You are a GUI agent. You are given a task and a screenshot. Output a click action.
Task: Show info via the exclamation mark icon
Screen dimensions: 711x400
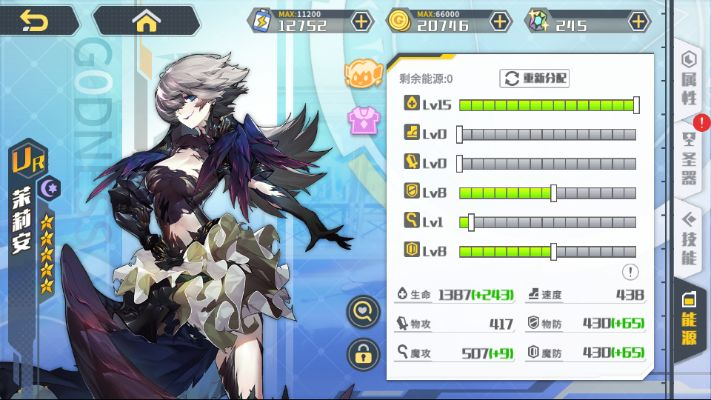[630, 271]
